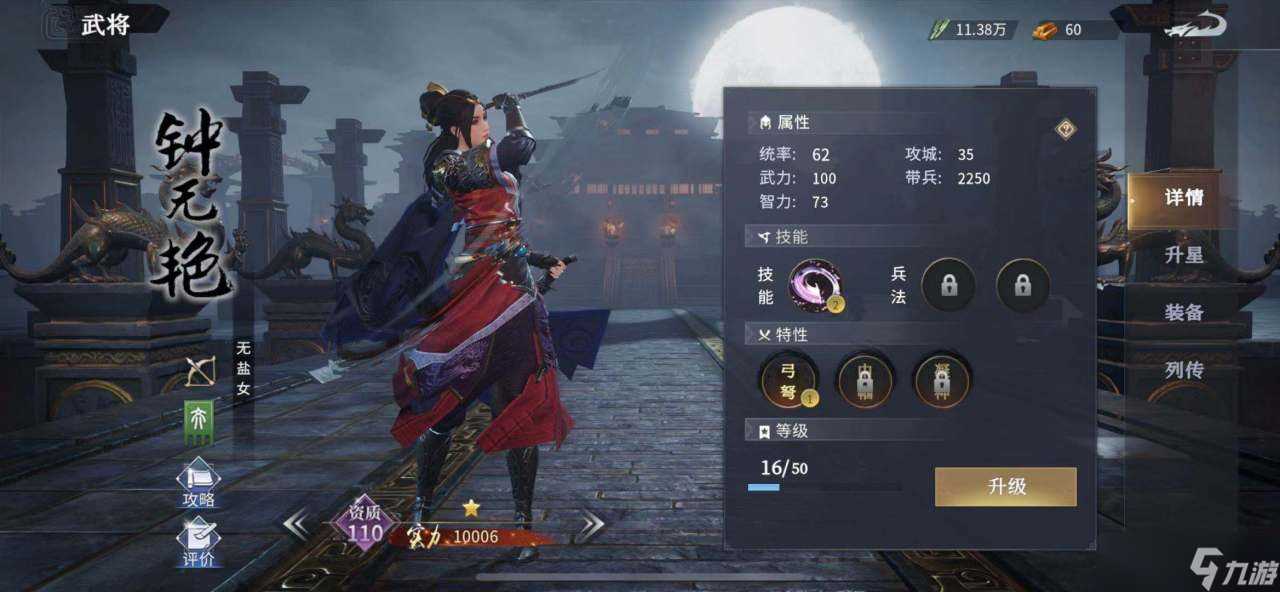1280x592 pixels.
Task: Select the 弓弩 crossbow trait icon
Action: coord(789,381)
